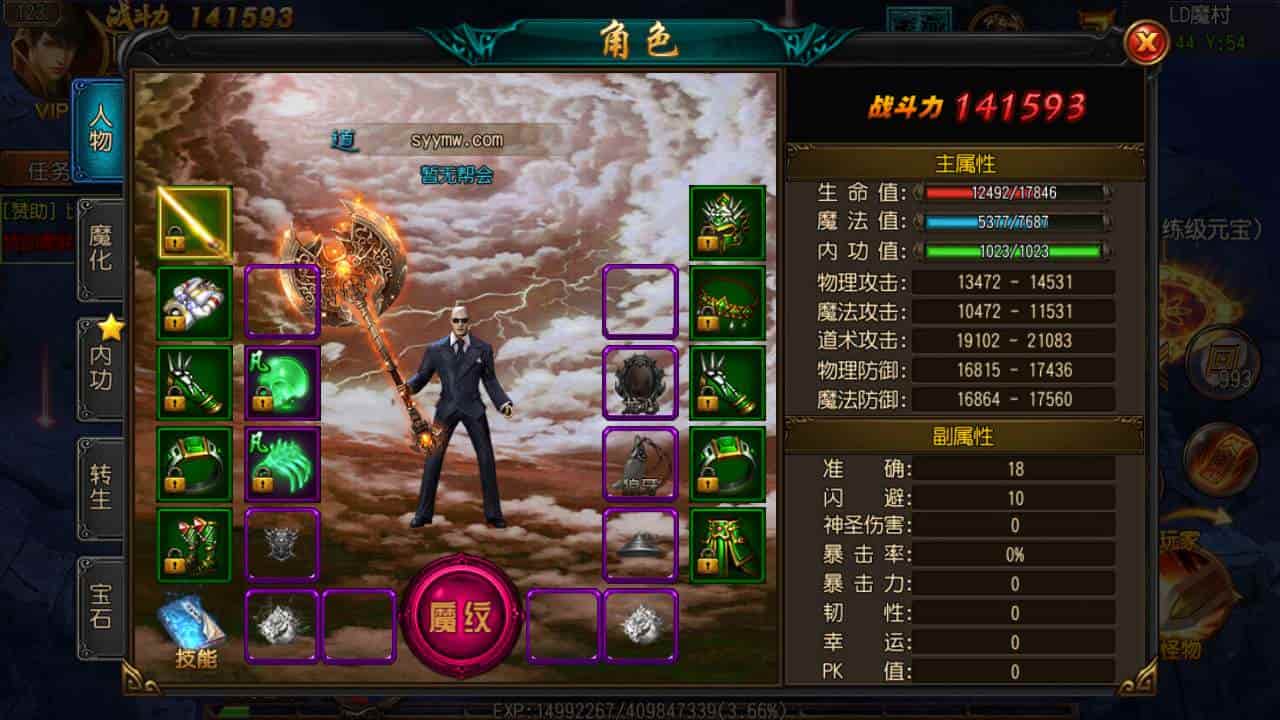
Task: Click the green helmet equipment icon
Action: click(728, 224)
